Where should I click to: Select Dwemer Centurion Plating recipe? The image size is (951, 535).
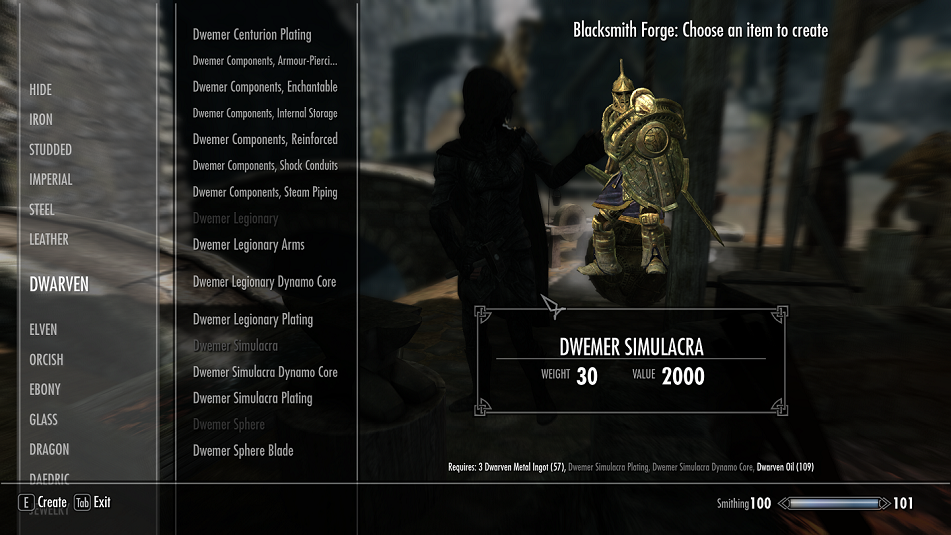[252, 35]
